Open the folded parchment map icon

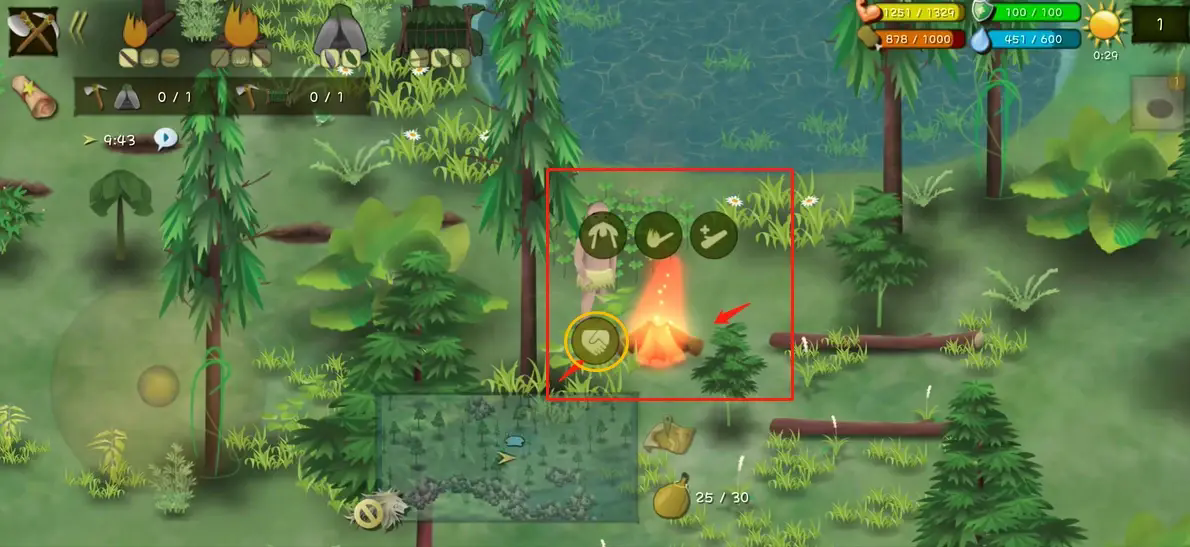click(668, 435)
